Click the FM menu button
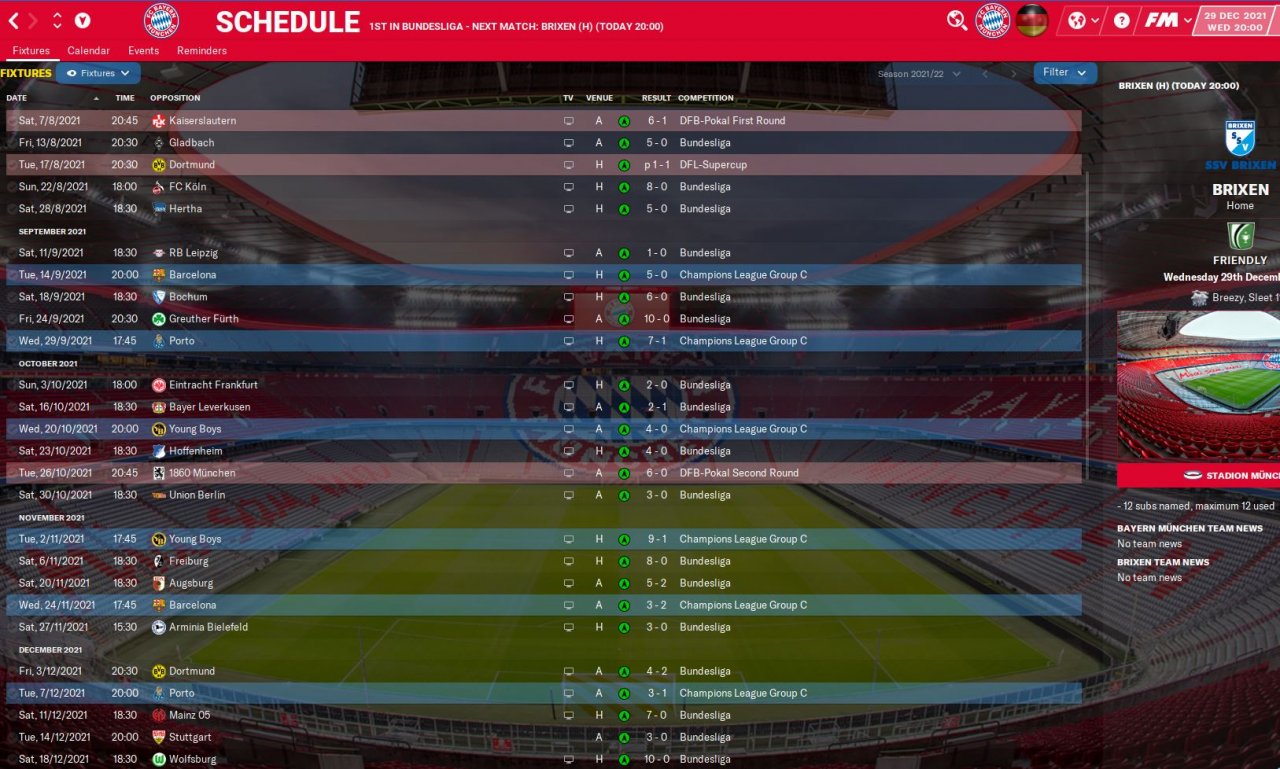The height and width of the screenshot is (769, 1280). click(x=1167, y=20)
